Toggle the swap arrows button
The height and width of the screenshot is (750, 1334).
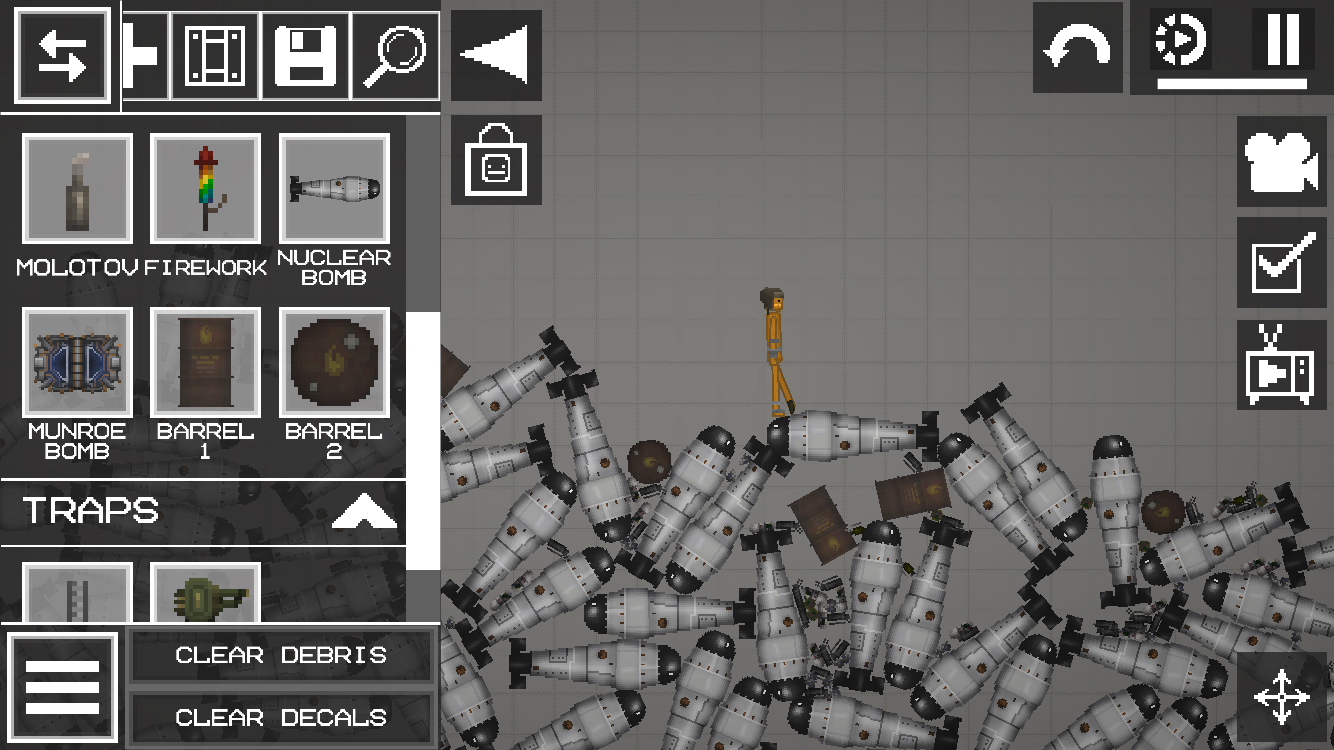tap(62, 56)
